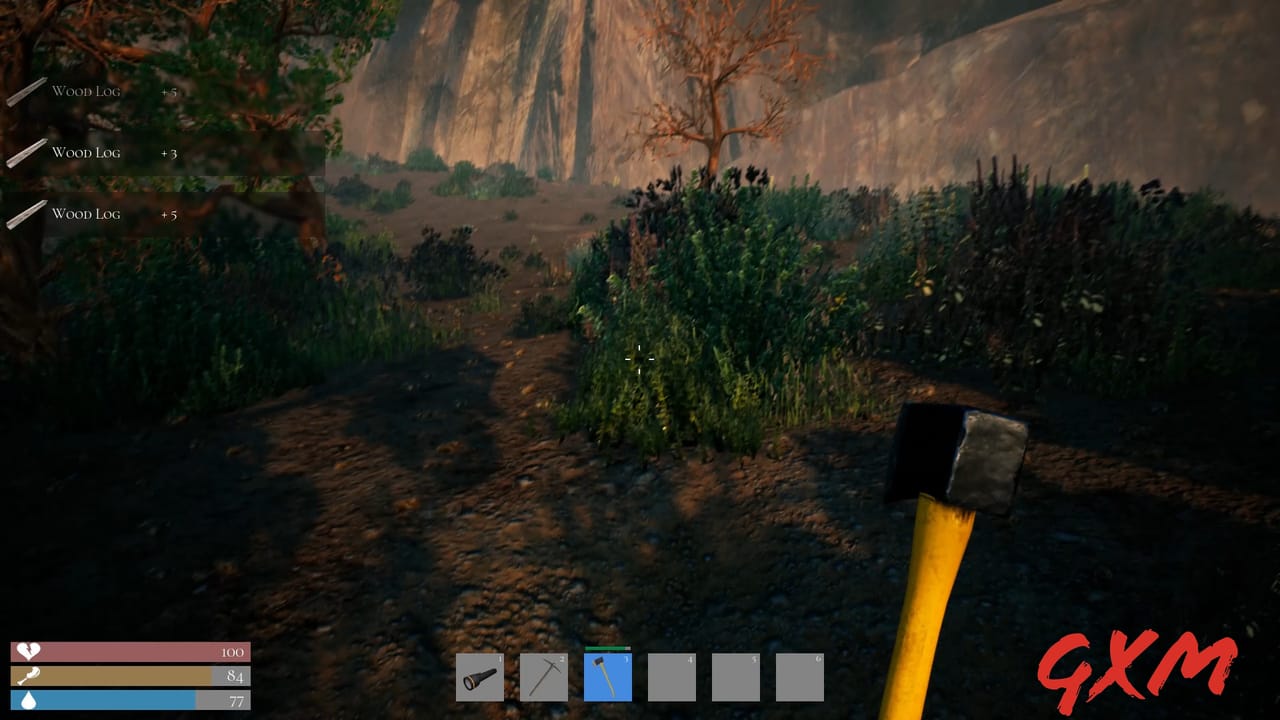
Task: Select empty hotbar slot 5
Action: [734, 677]
